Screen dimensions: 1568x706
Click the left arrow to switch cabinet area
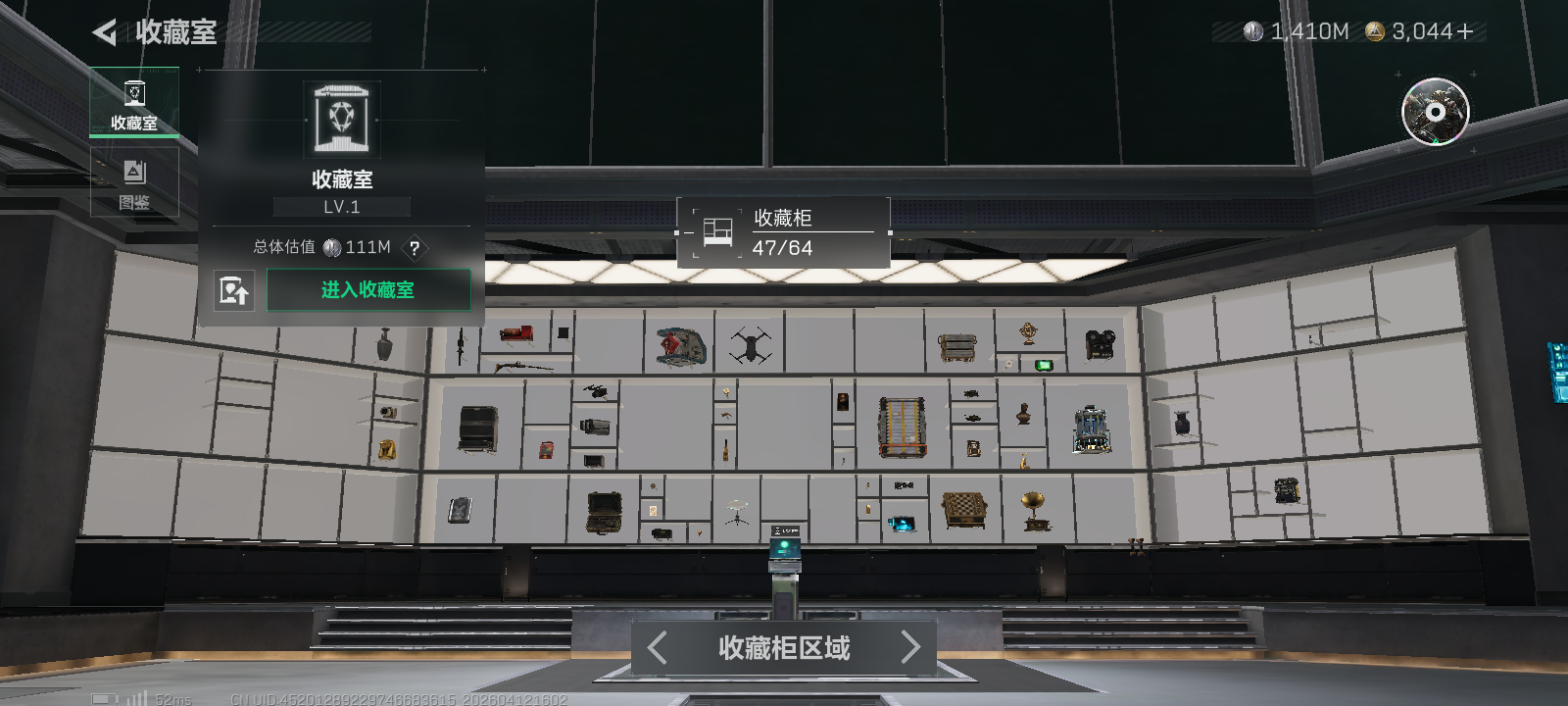657,648
